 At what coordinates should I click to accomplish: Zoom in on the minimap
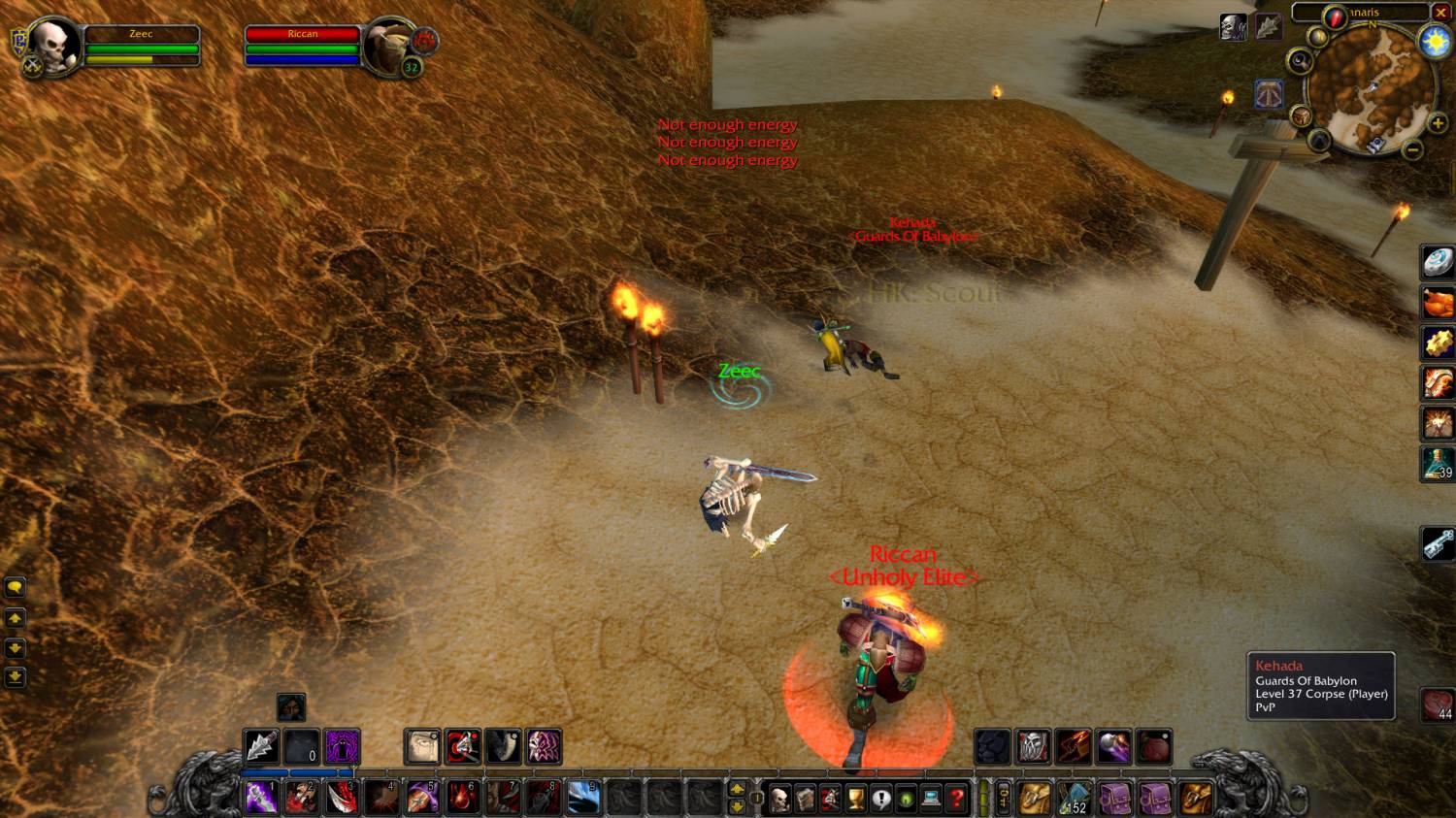1438,123
